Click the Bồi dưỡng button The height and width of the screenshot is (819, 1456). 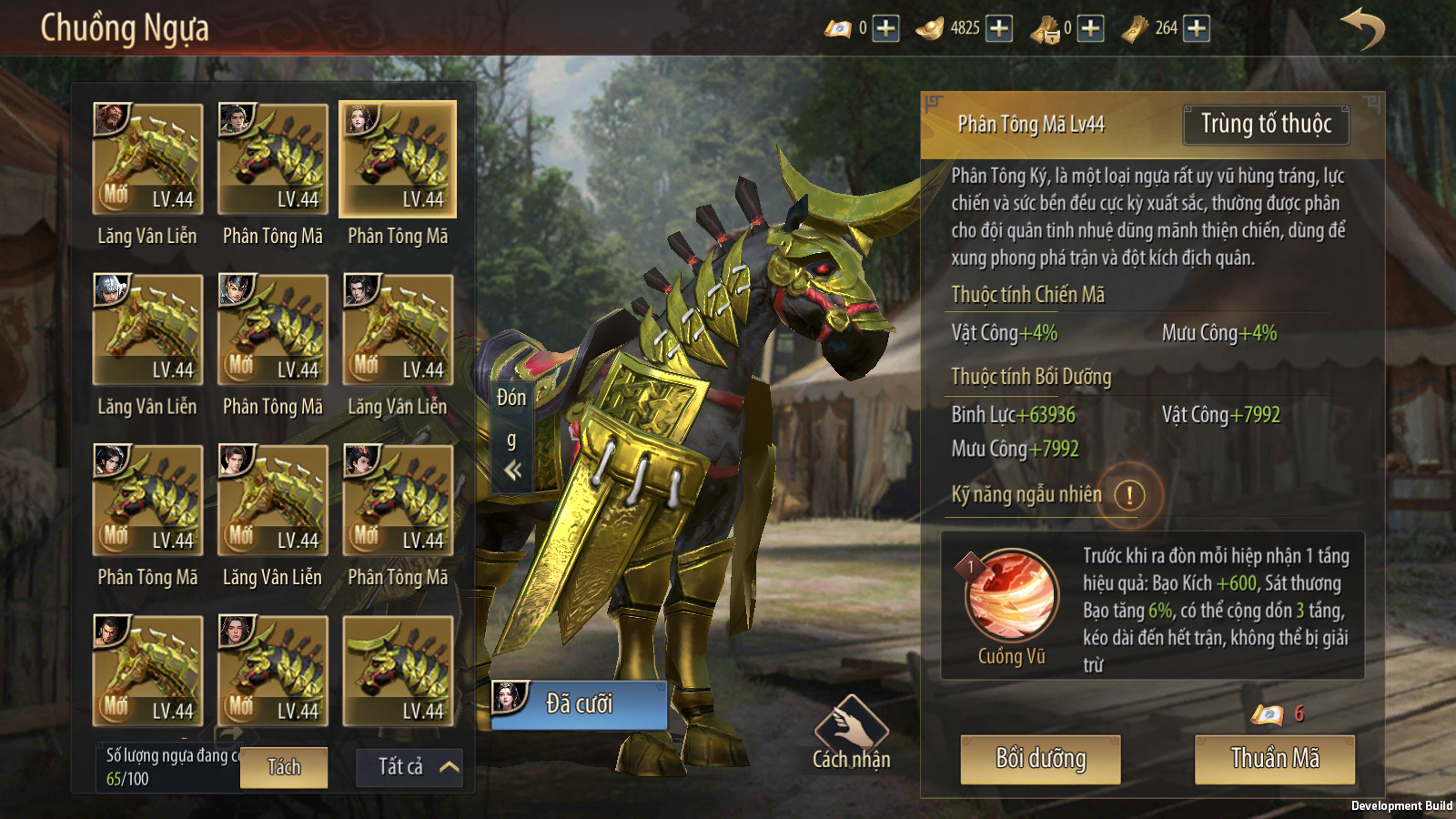[x=1040, y=759]
